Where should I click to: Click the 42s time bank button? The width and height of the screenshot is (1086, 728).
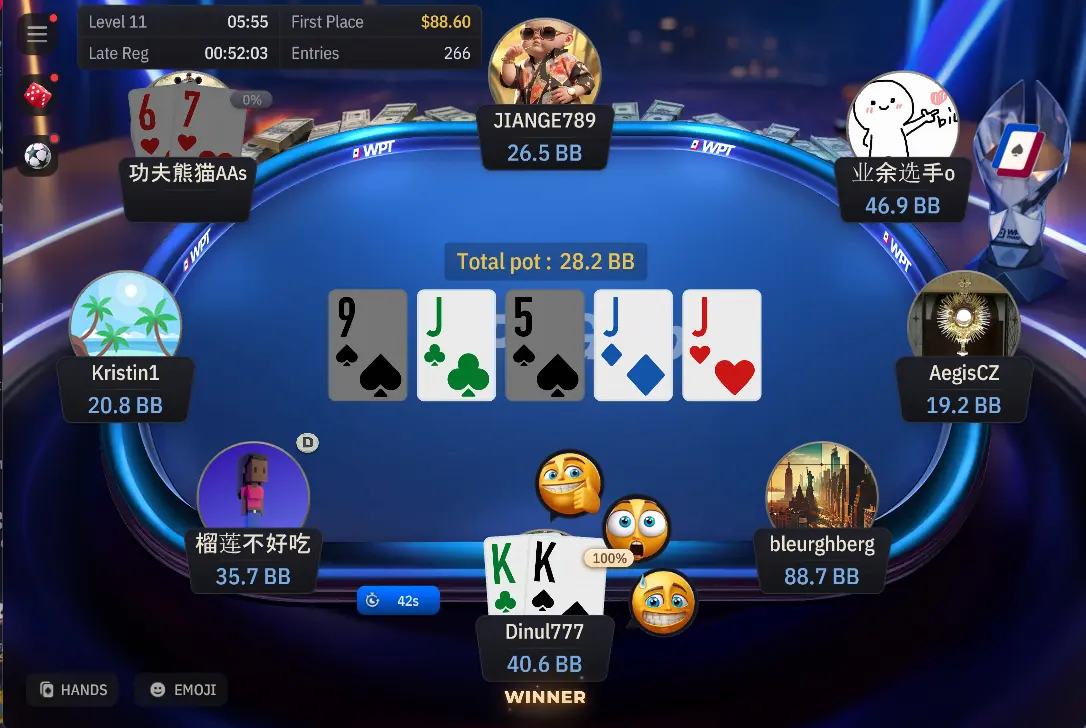[398, 600]
